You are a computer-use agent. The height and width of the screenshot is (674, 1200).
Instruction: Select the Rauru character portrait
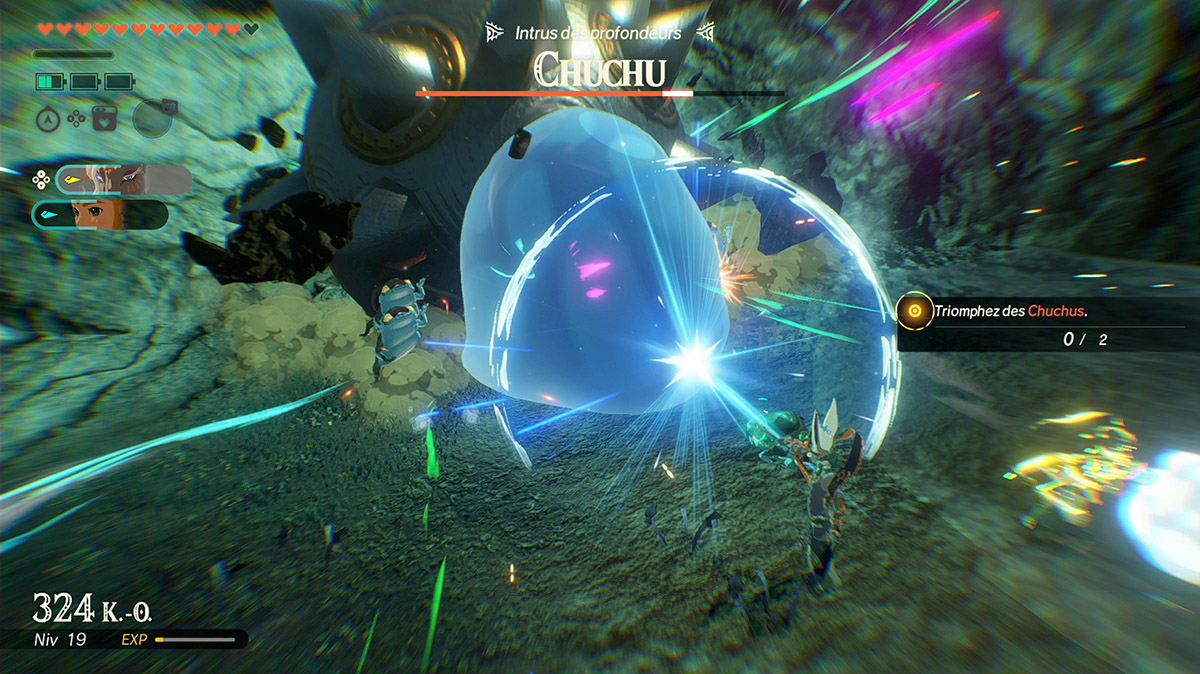click(x=124, y=179)
